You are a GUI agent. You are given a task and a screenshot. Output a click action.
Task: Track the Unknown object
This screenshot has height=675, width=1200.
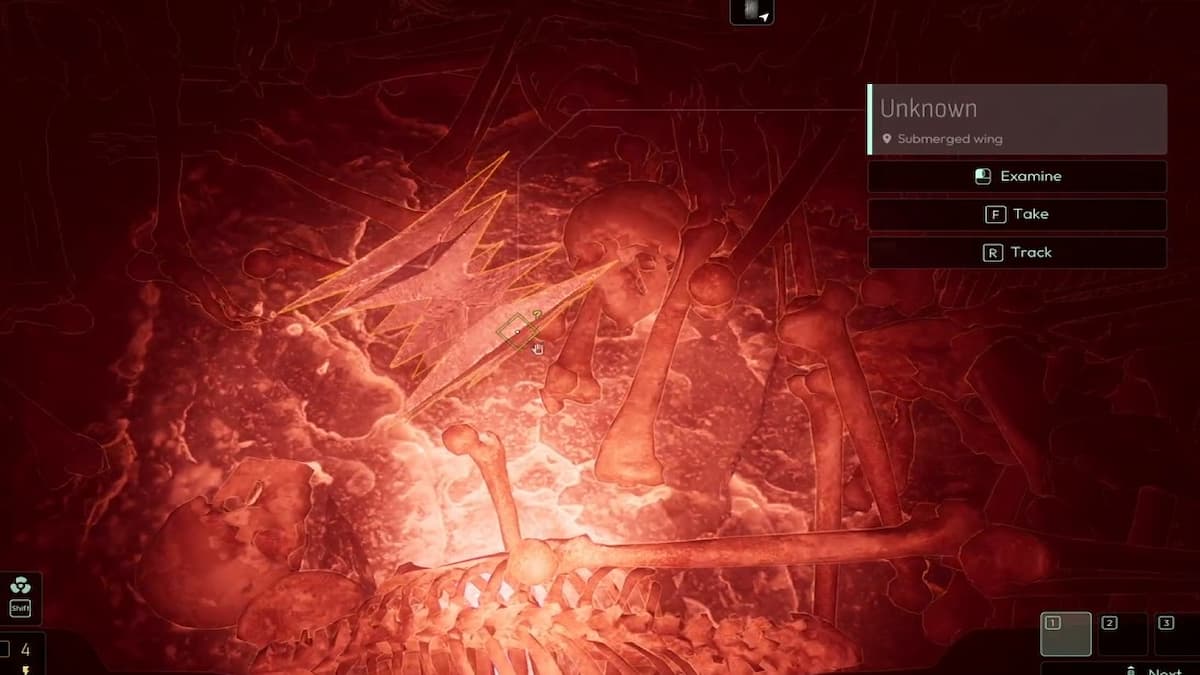(1017, 252)
